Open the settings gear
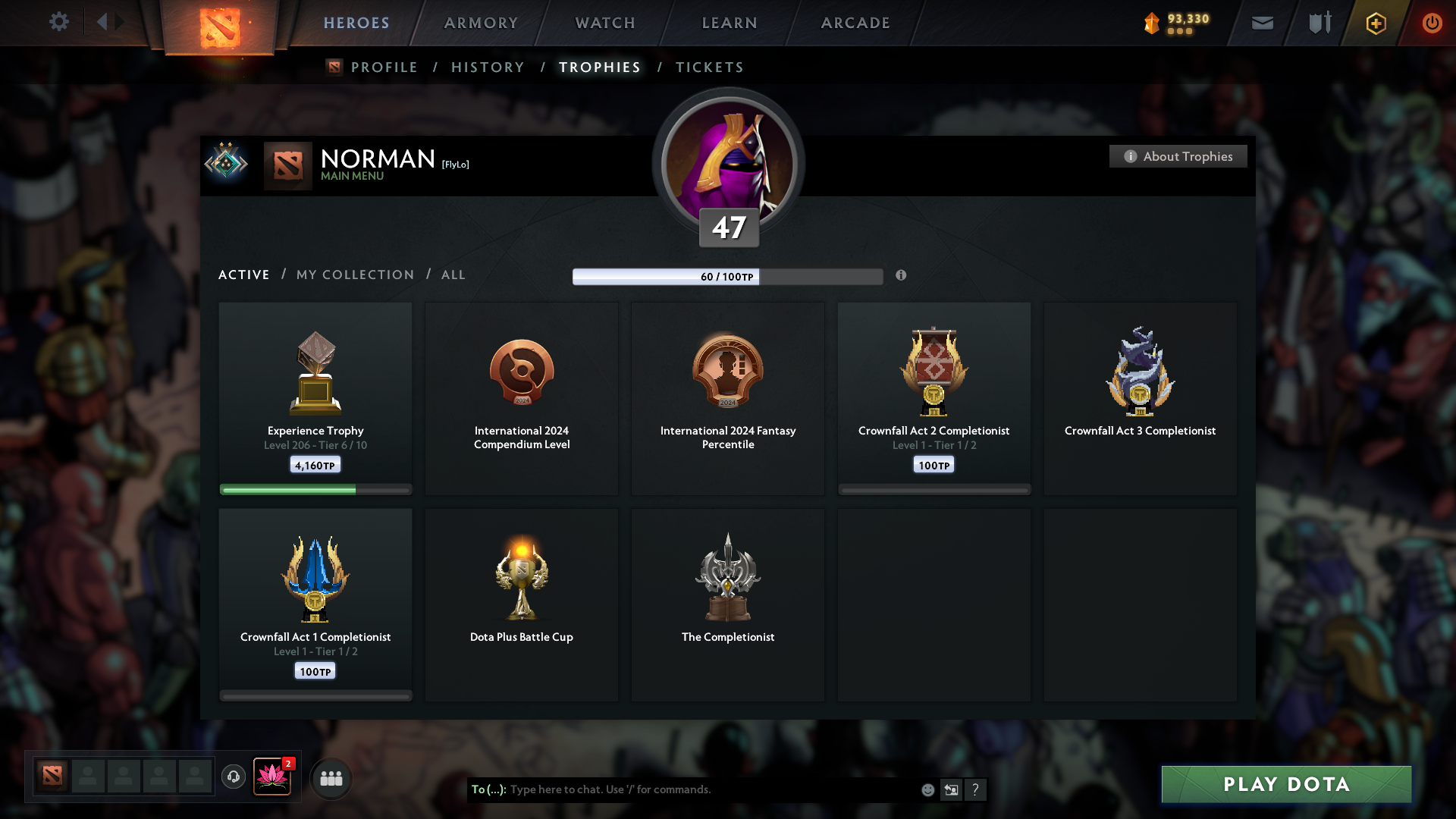 coord(59,22)
